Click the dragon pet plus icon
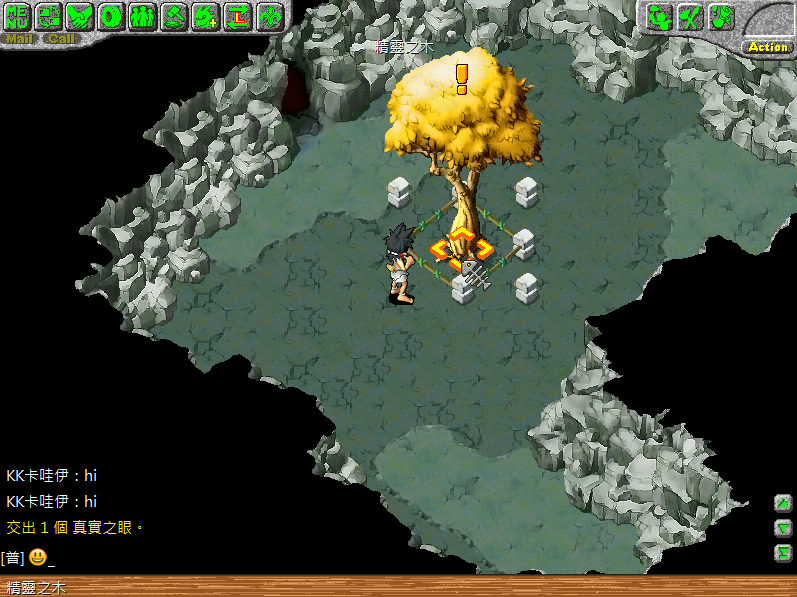Image resolution: width=797 pixels, height=597 pixels. pyautogui.click(x=206, y=17)
